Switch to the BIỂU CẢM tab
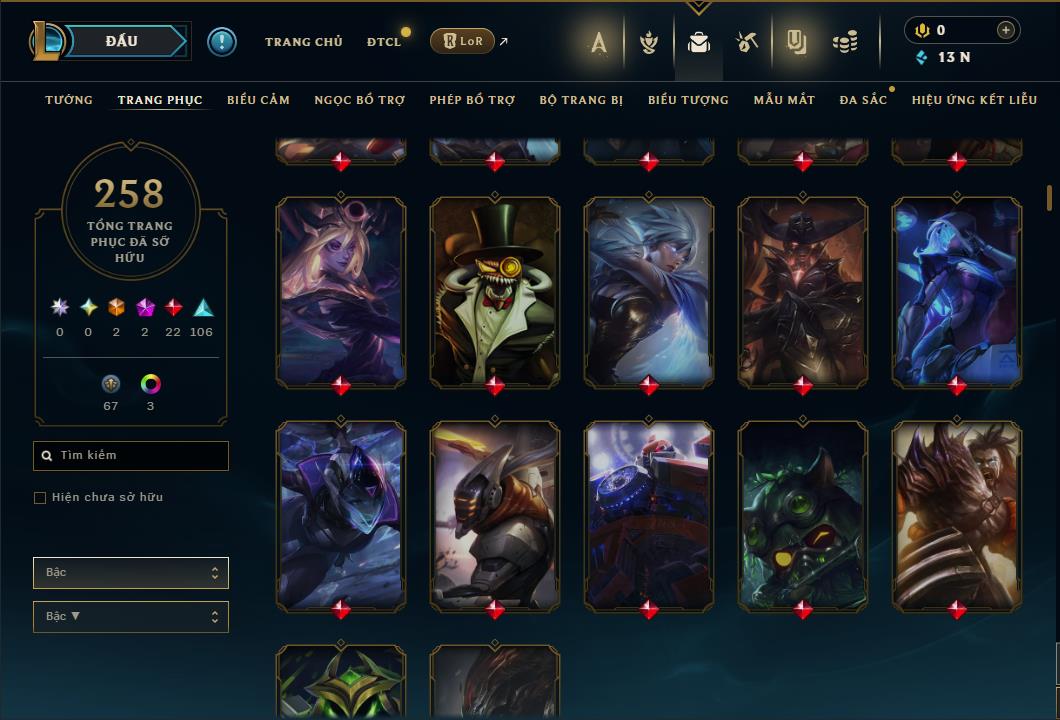 [258, 100]
